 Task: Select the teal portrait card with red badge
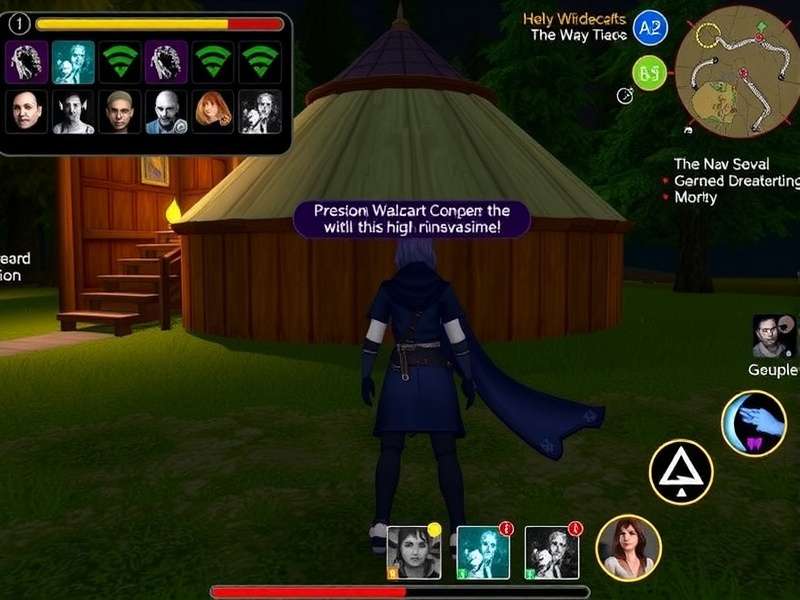(x=483, y=552)
